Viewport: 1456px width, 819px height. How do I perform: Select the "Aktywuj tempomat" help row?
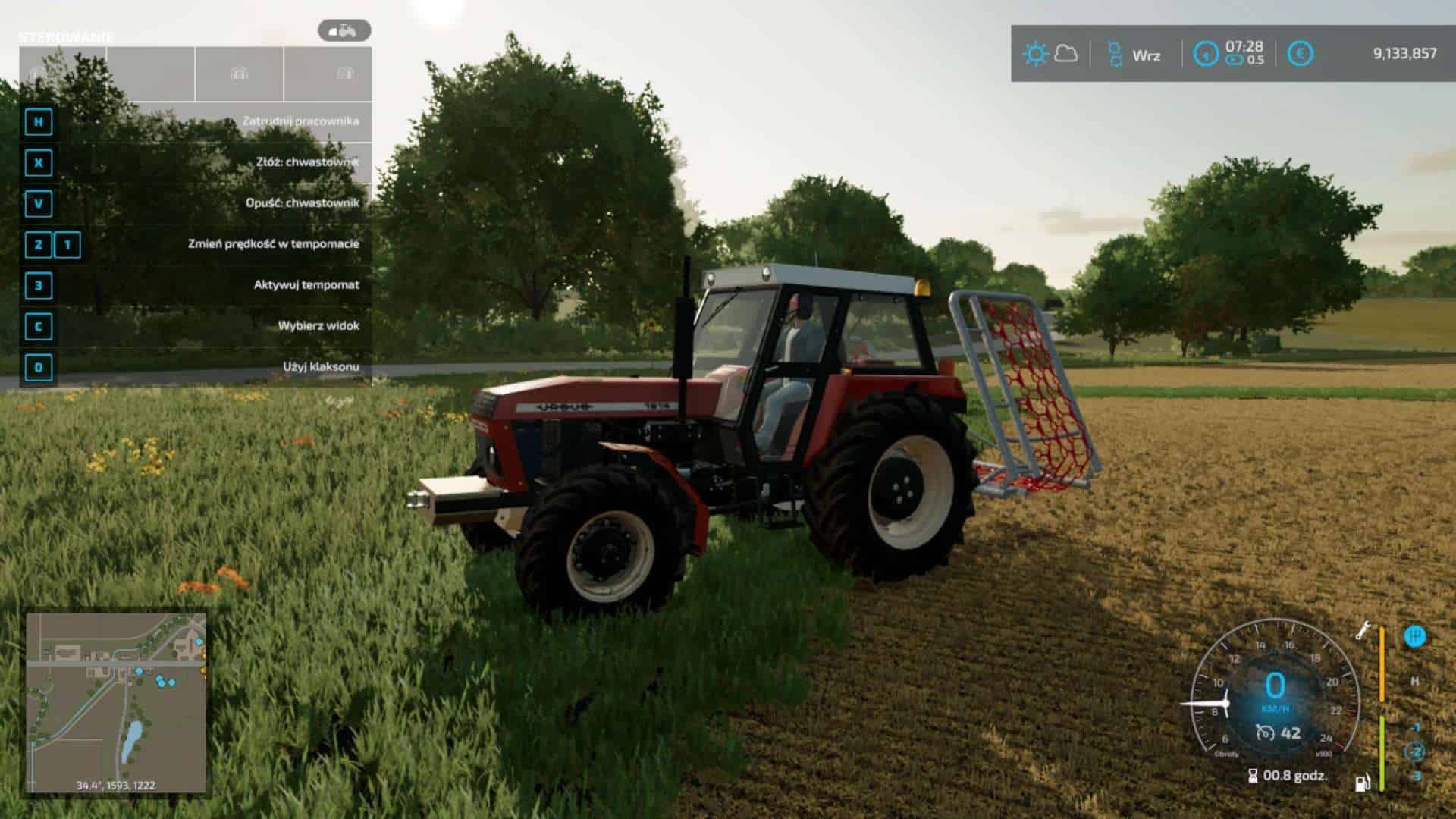tap(196, 285)
